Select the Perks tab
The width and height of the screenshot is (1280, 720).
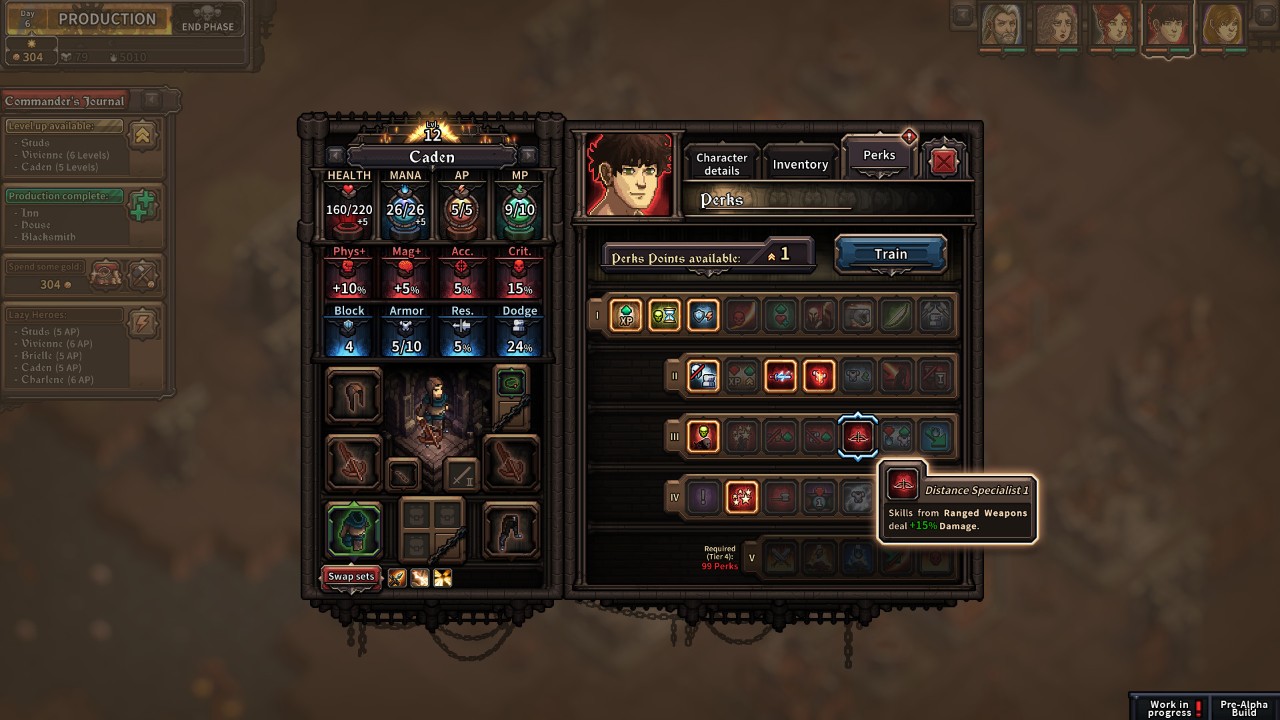(x=879, y=156)
